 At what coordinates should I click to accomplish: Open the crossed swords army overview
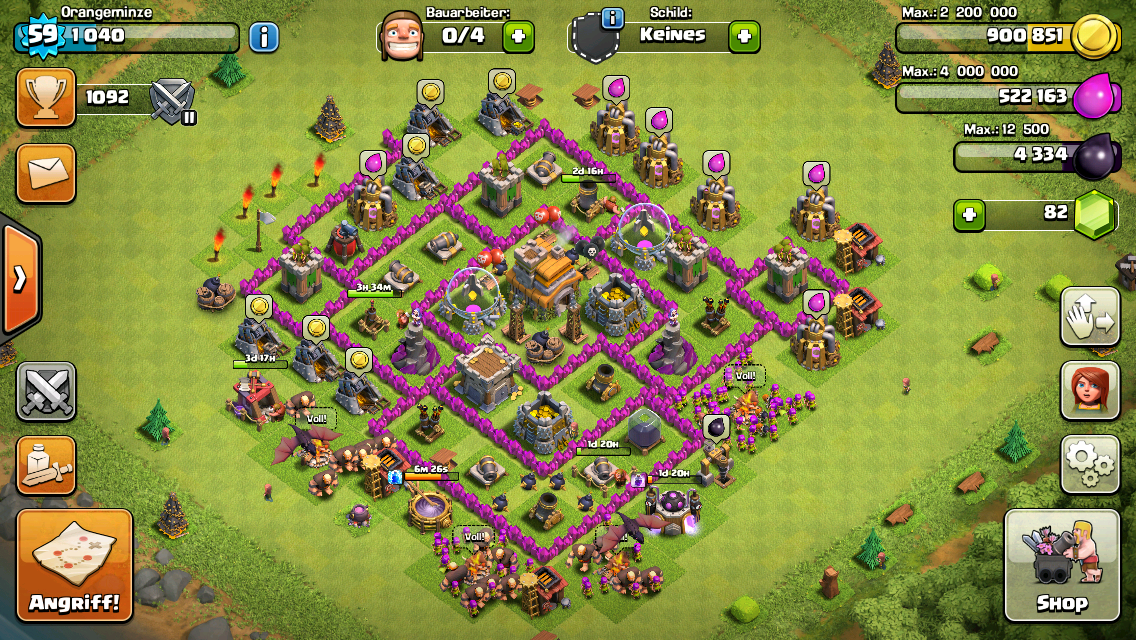tap(45, 391)
